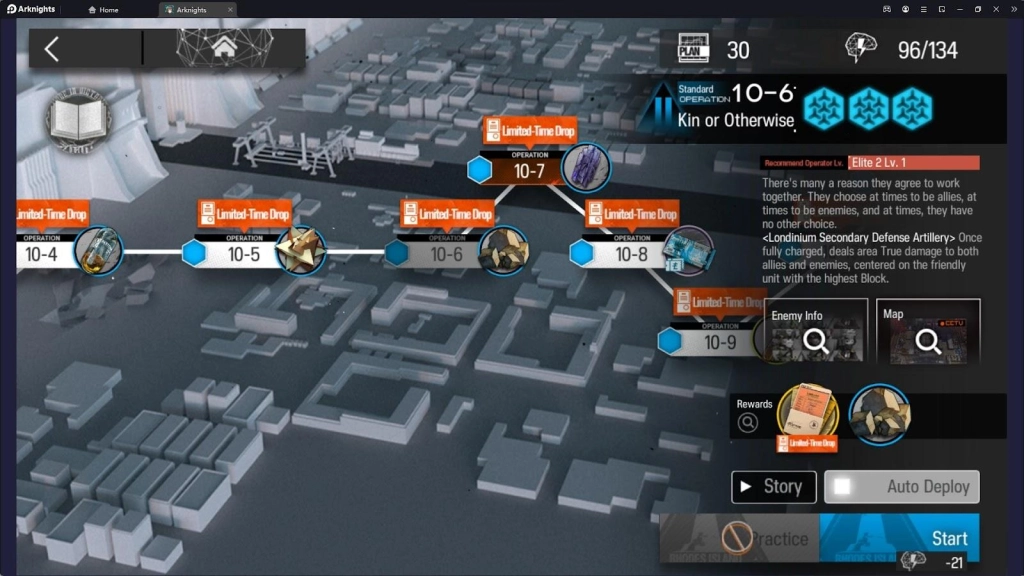Open the book archive icon
This screenshot has width=1024, height=576.
pyautogui.click(x=77, y=122)
